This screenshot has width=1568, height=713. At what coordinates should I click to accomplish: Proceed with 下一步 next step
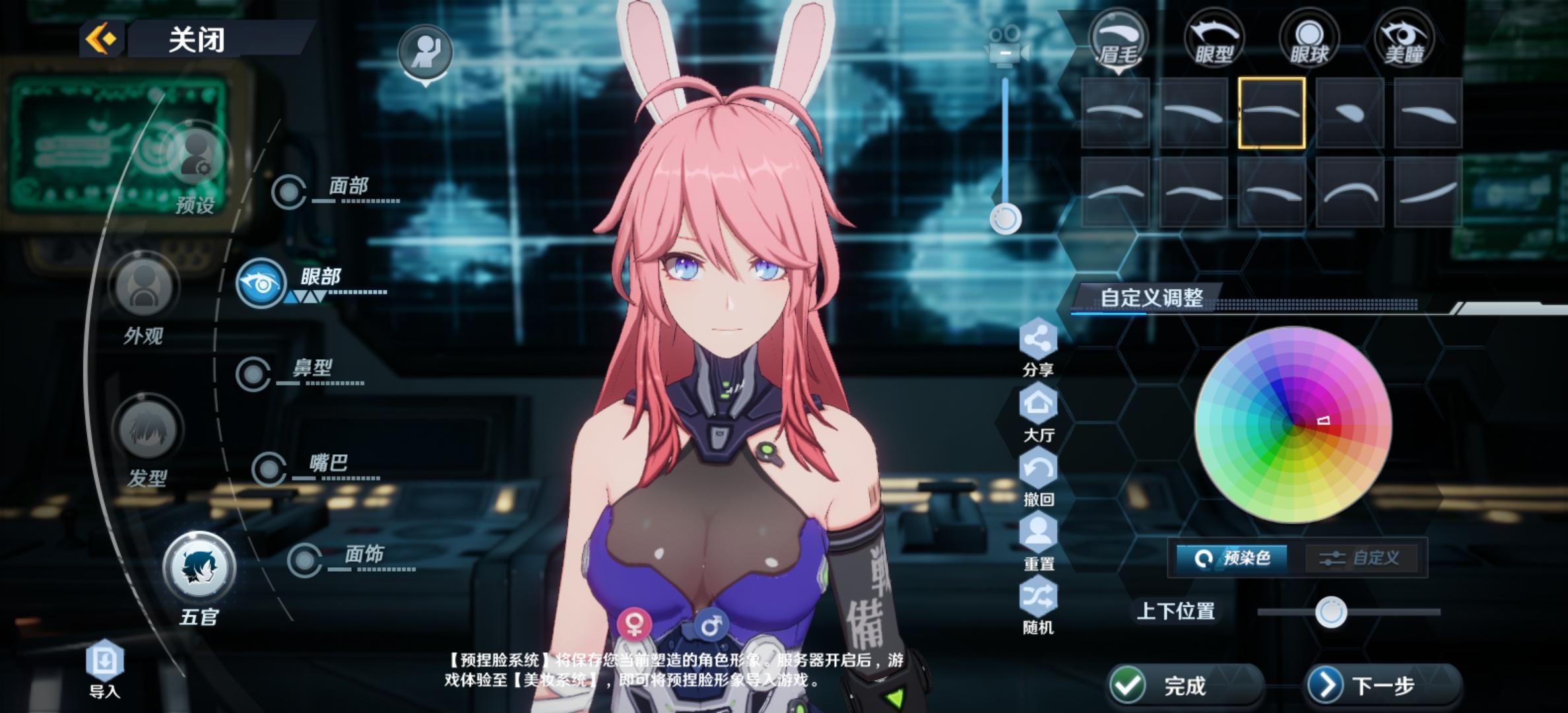[1383, 685]
